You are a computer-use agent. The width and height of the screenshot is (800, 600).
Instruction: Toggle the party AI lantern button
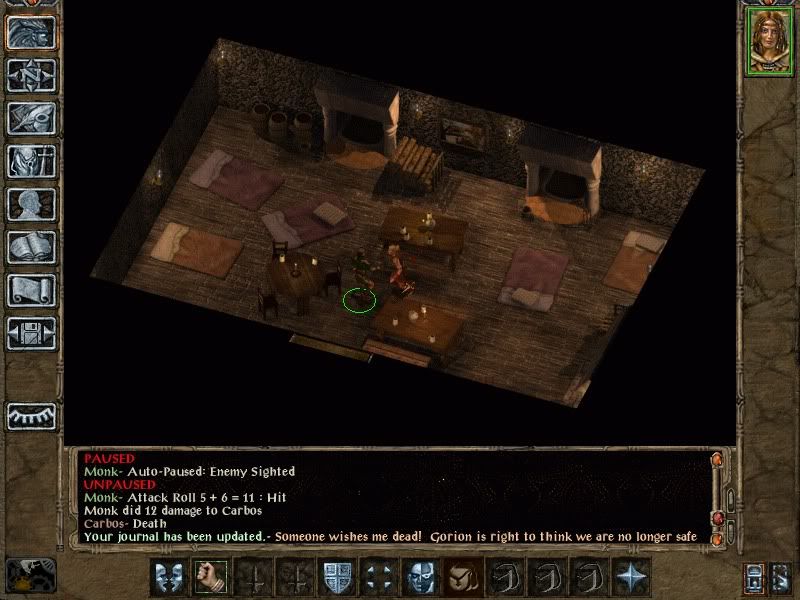(755, 577)
